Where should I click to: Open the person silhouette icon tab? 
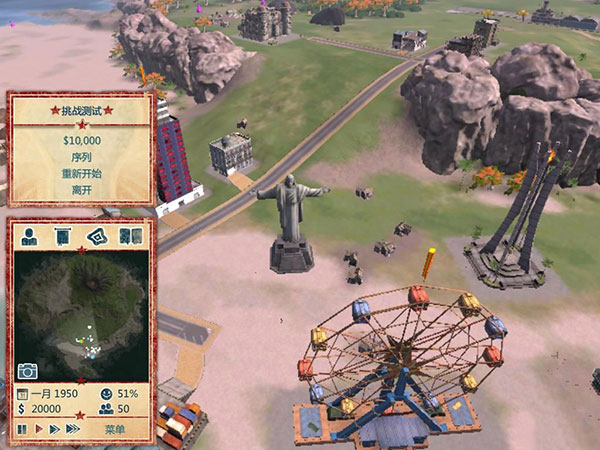[30, 237]
